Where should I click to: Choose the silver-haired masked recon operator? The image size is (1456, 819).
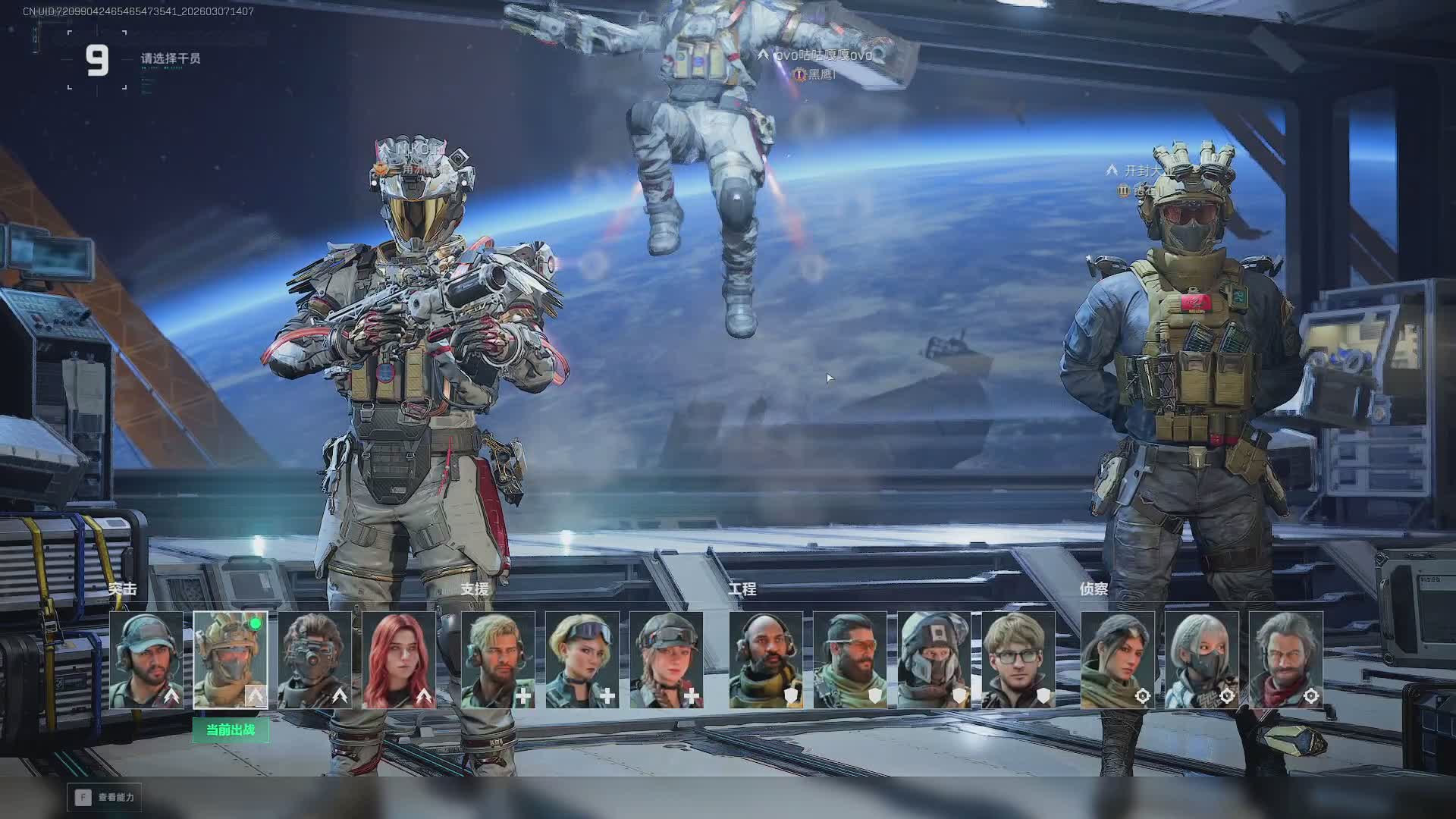point(1202,660)
